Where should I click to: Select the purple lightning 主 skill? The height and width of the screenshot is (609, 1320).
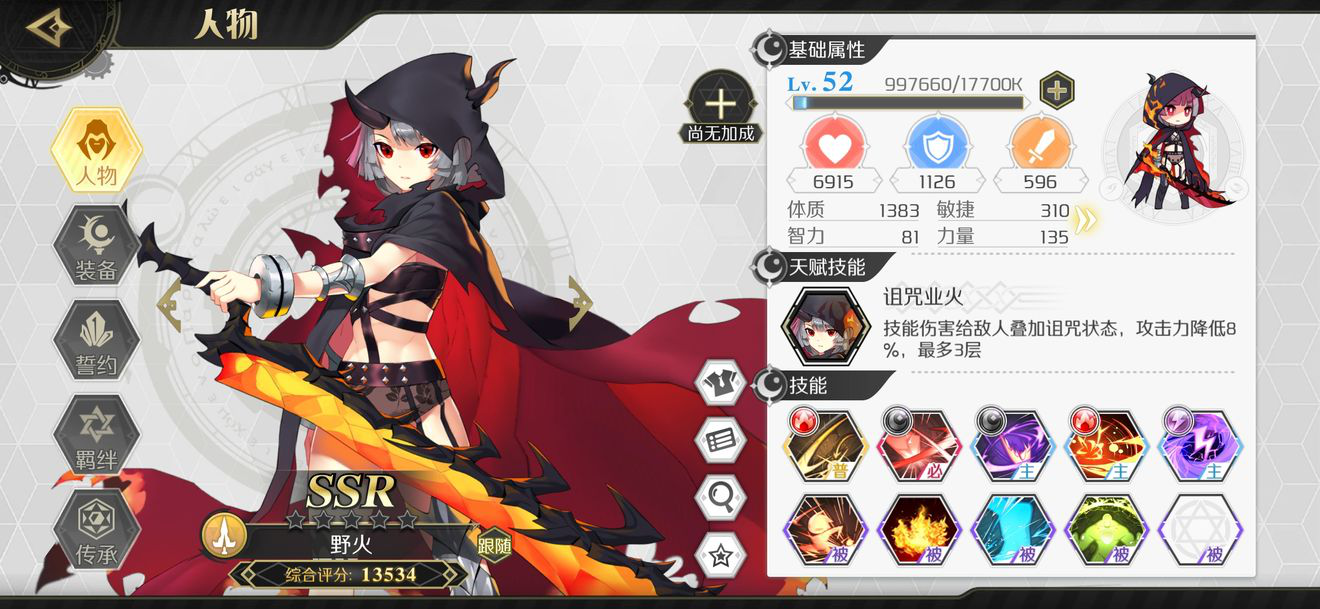(x=1200, y=445)
